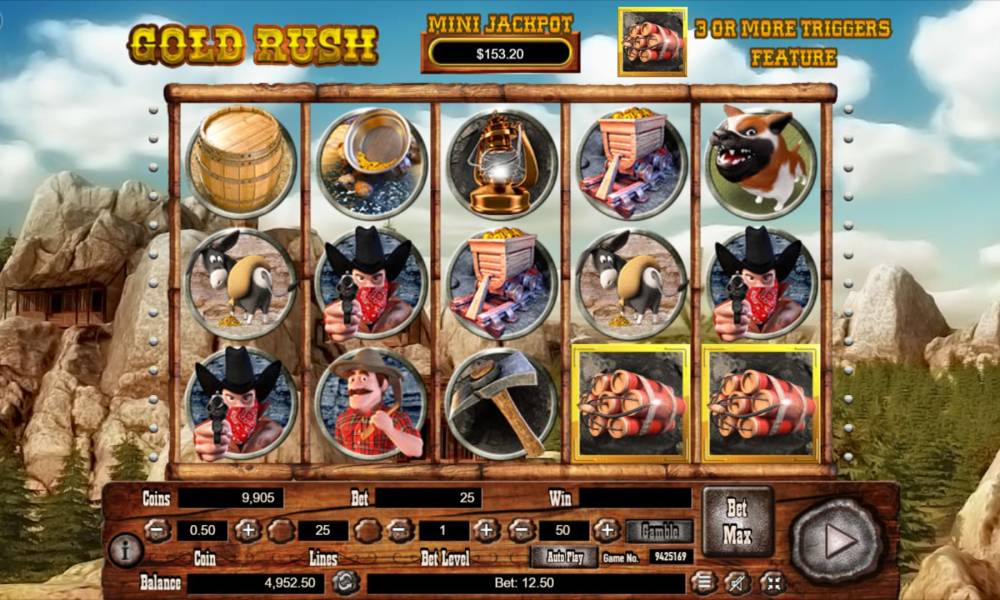Screen dimensions: 1000x600
Task: Lower the Bet Level below 1
Action: coord(399,531)
